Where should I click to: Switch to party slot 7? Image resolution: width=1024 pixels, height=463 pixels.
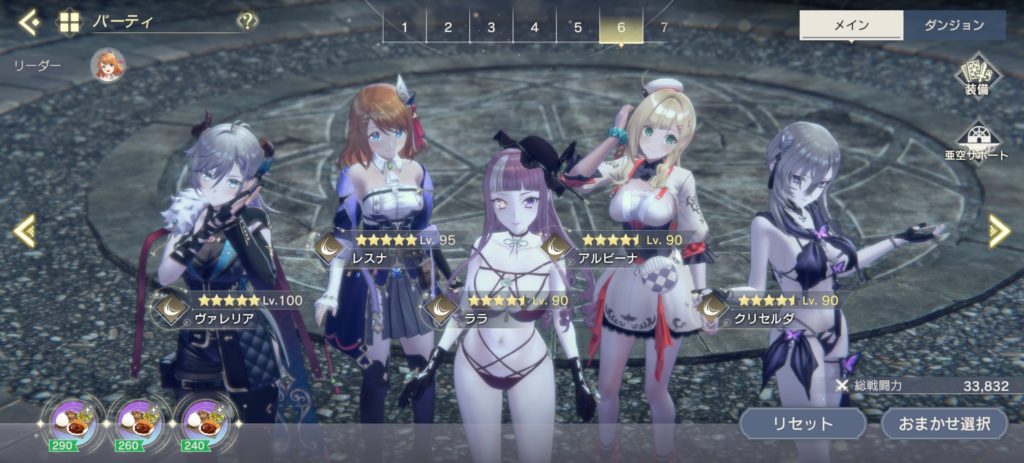tap(664, 27)
